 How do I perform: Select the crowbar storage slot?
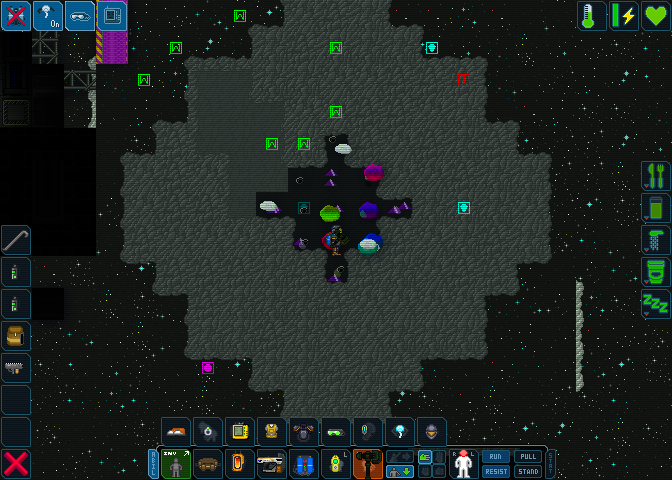click(x=16, y=241)
